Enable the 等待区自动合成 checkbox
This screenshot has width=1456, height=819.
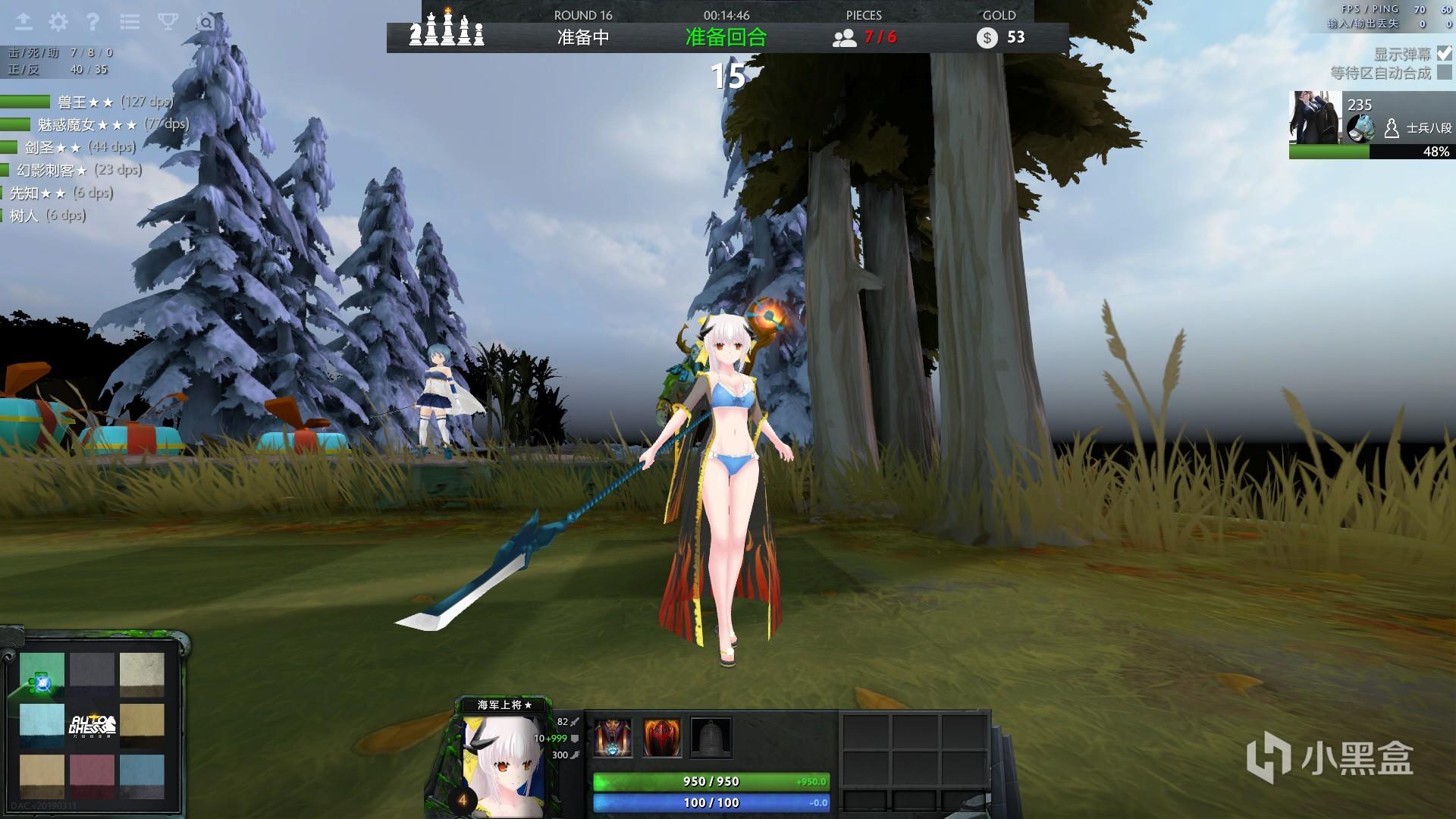tap(1444, 73)
